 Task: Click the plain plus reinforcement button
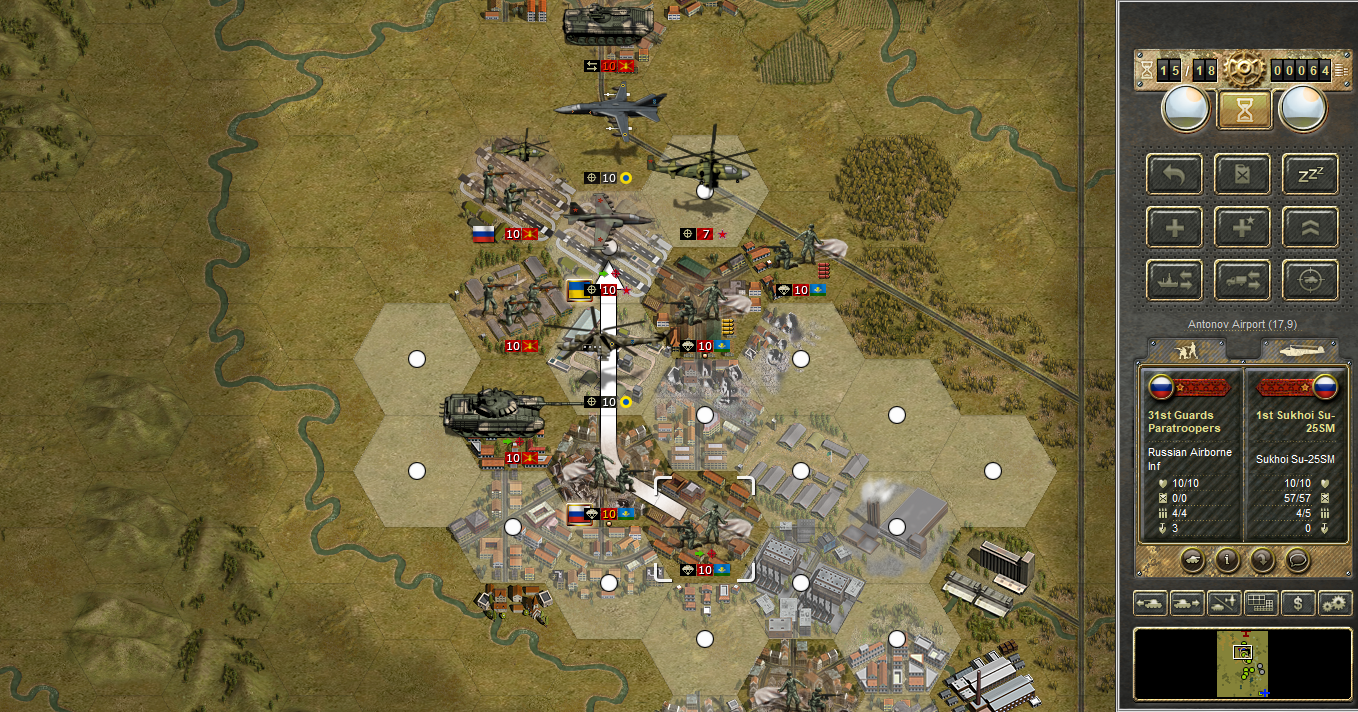pos(1175,227)
